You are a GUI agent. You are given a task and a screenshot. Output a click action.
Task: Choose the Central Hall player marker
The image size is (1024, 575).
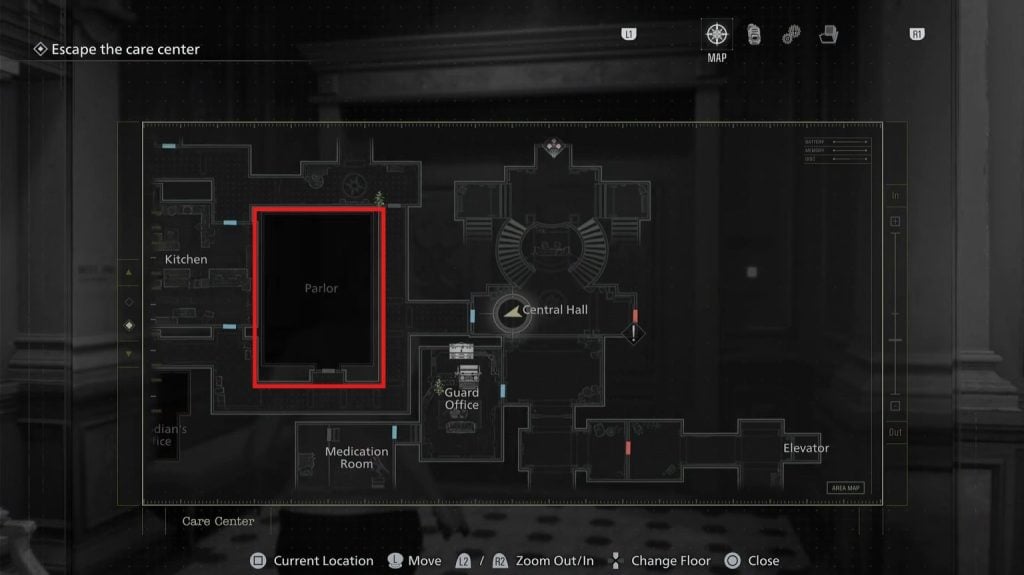(x=512, y=312)
